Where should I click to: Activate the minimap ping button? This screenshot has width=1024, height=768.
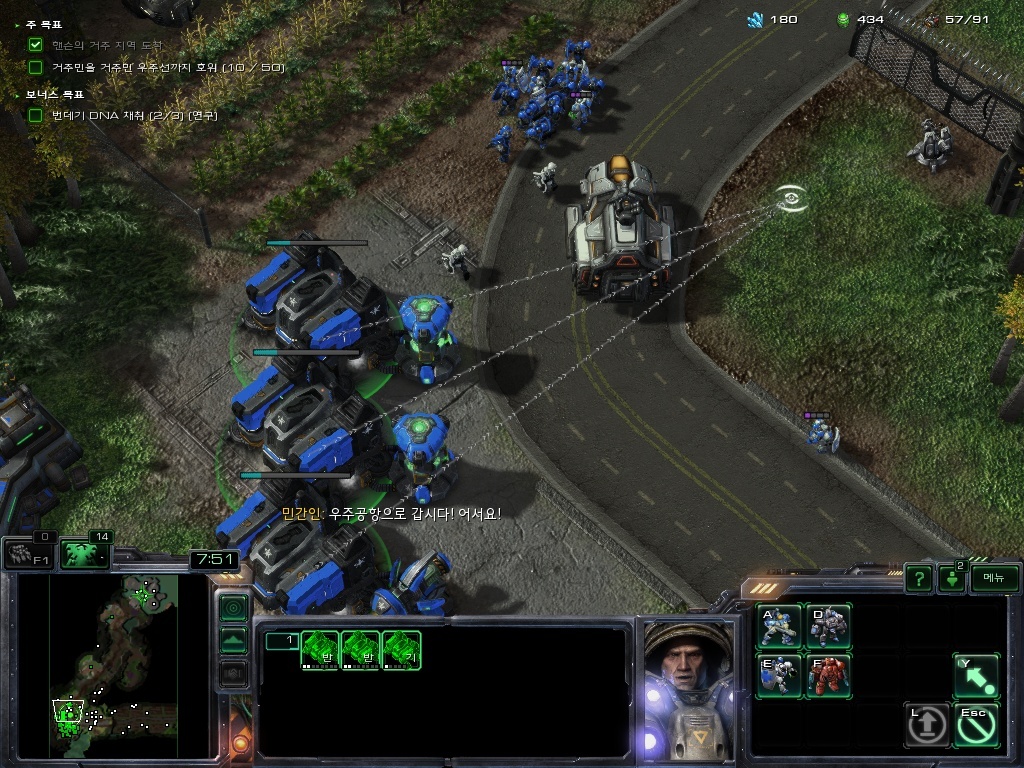point(233,607)
